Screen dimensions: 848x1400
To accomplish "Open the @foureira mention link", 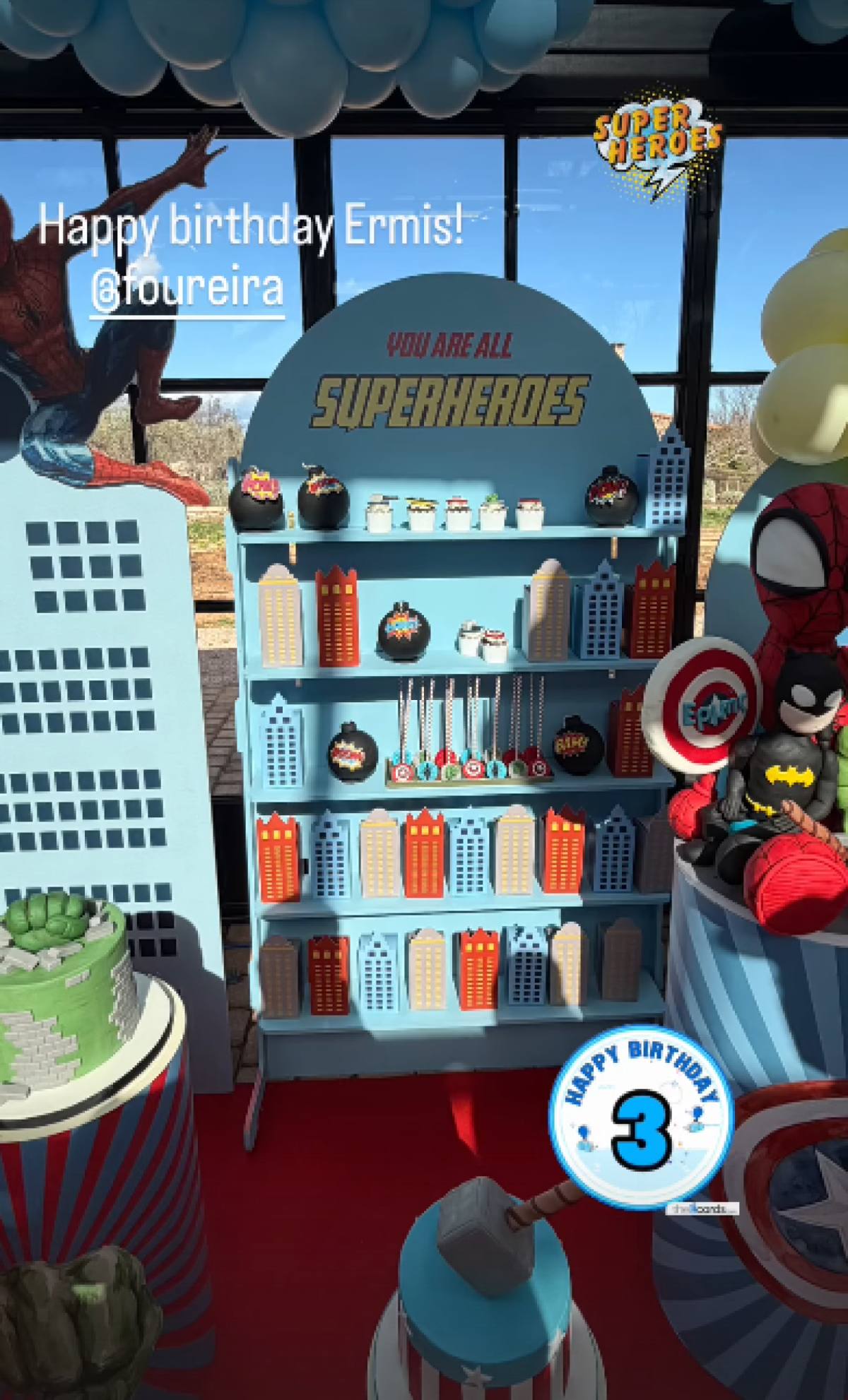I will point(187,289).
